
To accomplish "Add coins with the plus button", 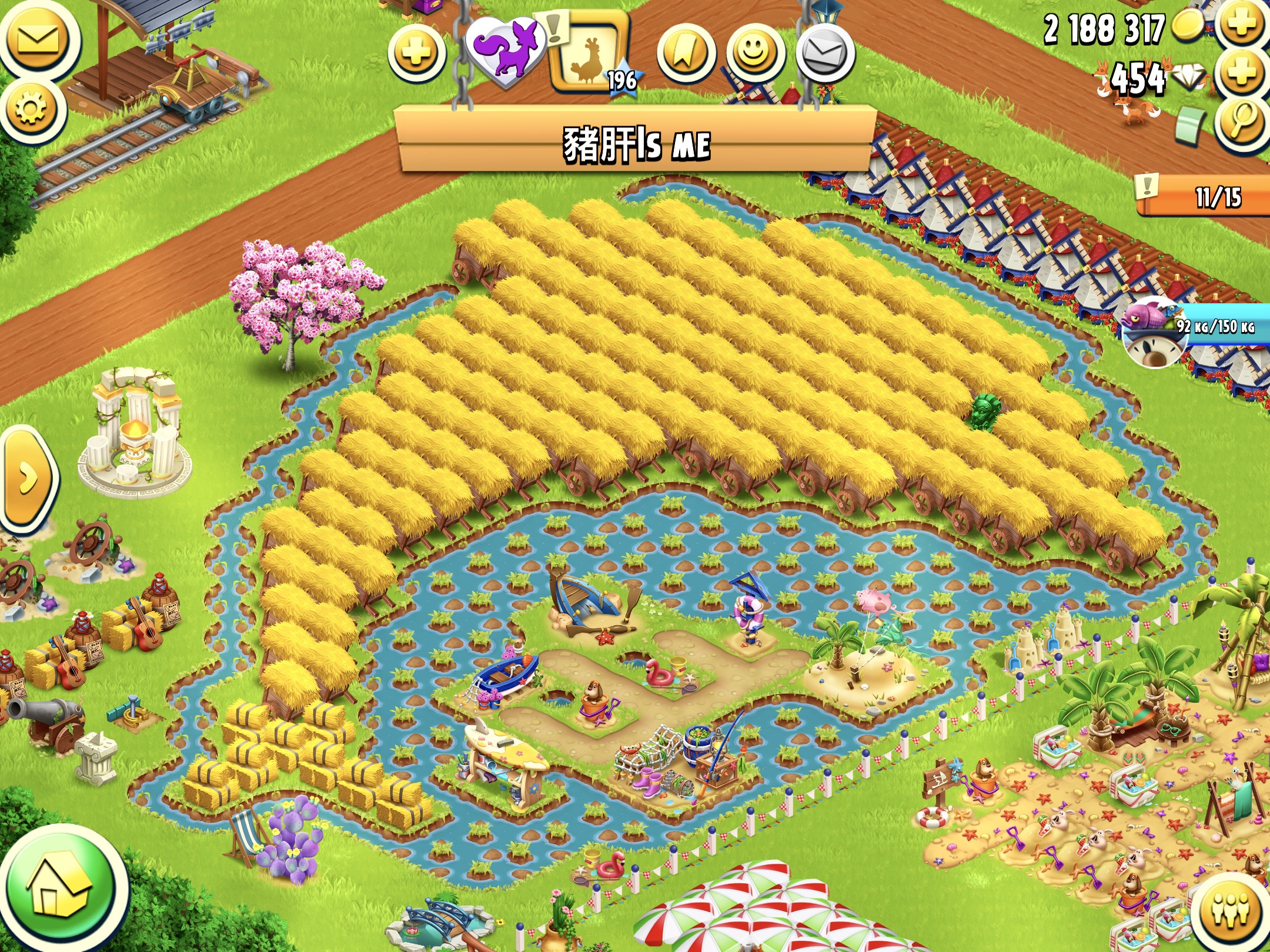I will pyautogui.click(x=1241, y=25).
